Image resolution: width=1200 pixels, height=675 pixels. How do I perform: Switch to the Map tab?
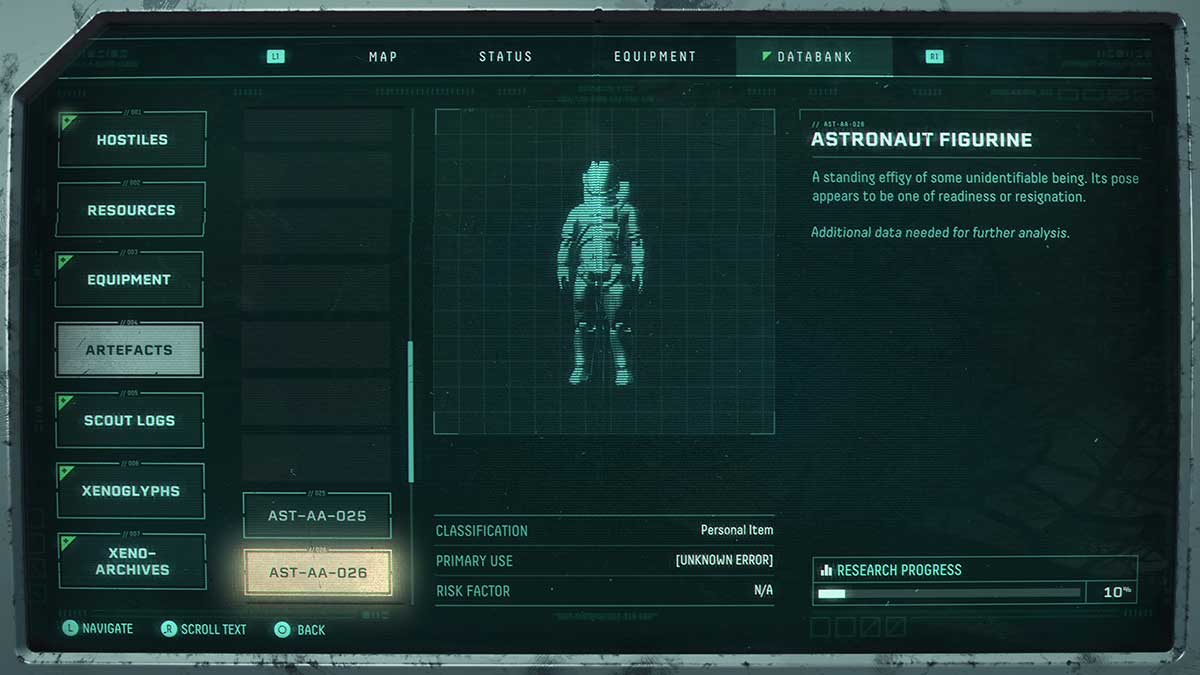point(383,57)
